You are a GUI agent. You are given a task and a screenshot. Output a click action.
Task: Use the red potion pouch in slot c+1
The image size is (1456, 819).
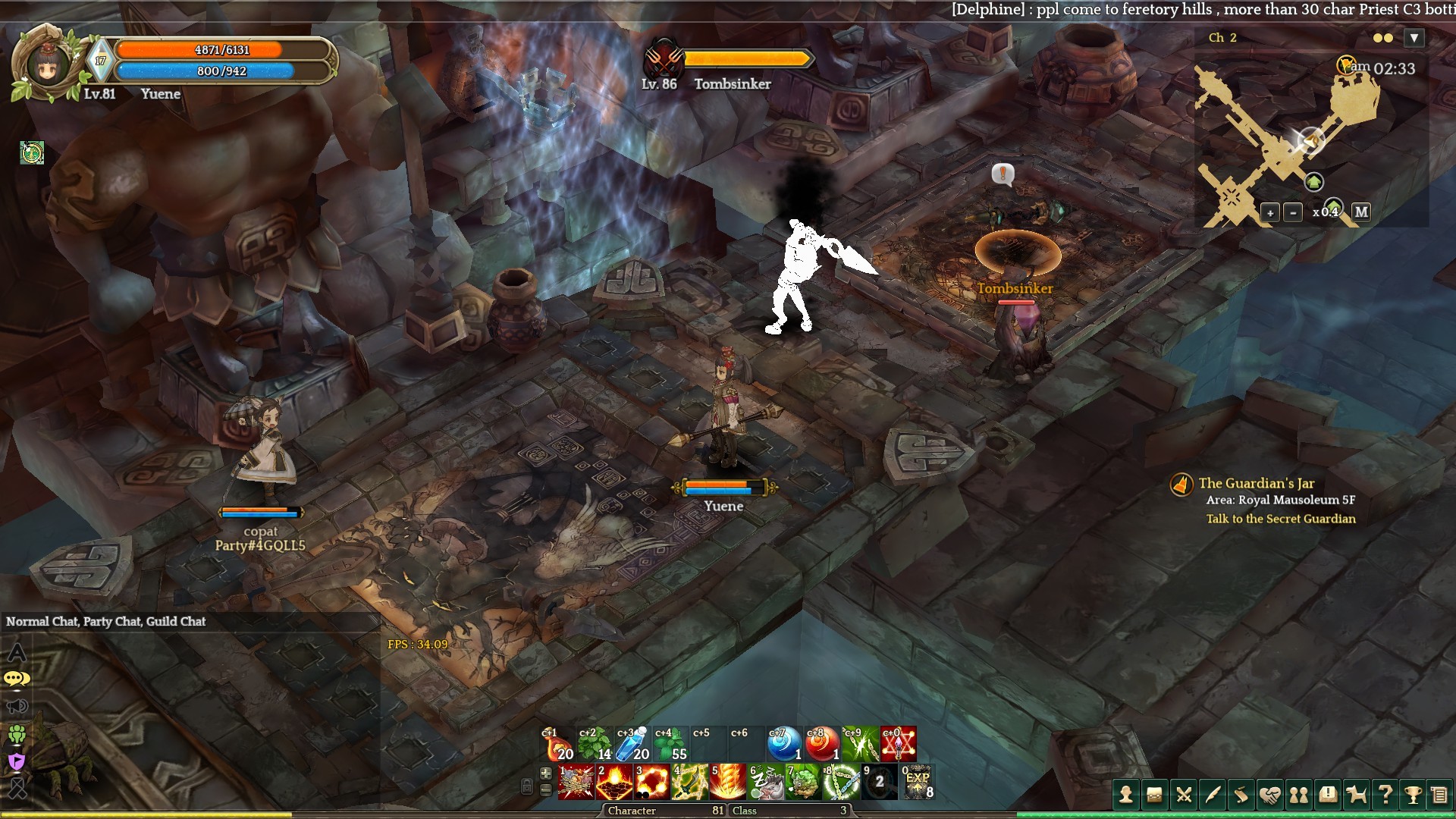click(x=557, y=744)
